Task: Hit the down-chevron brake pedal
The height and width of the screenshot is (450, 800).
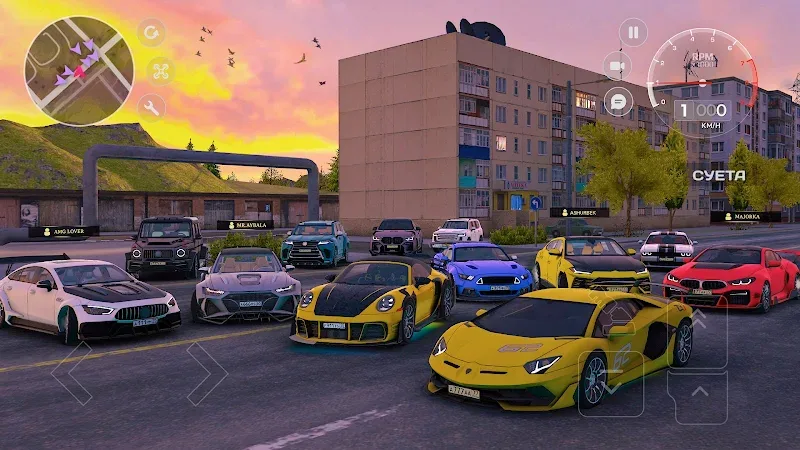Action: pyautogui.click(x=610, y=382)
